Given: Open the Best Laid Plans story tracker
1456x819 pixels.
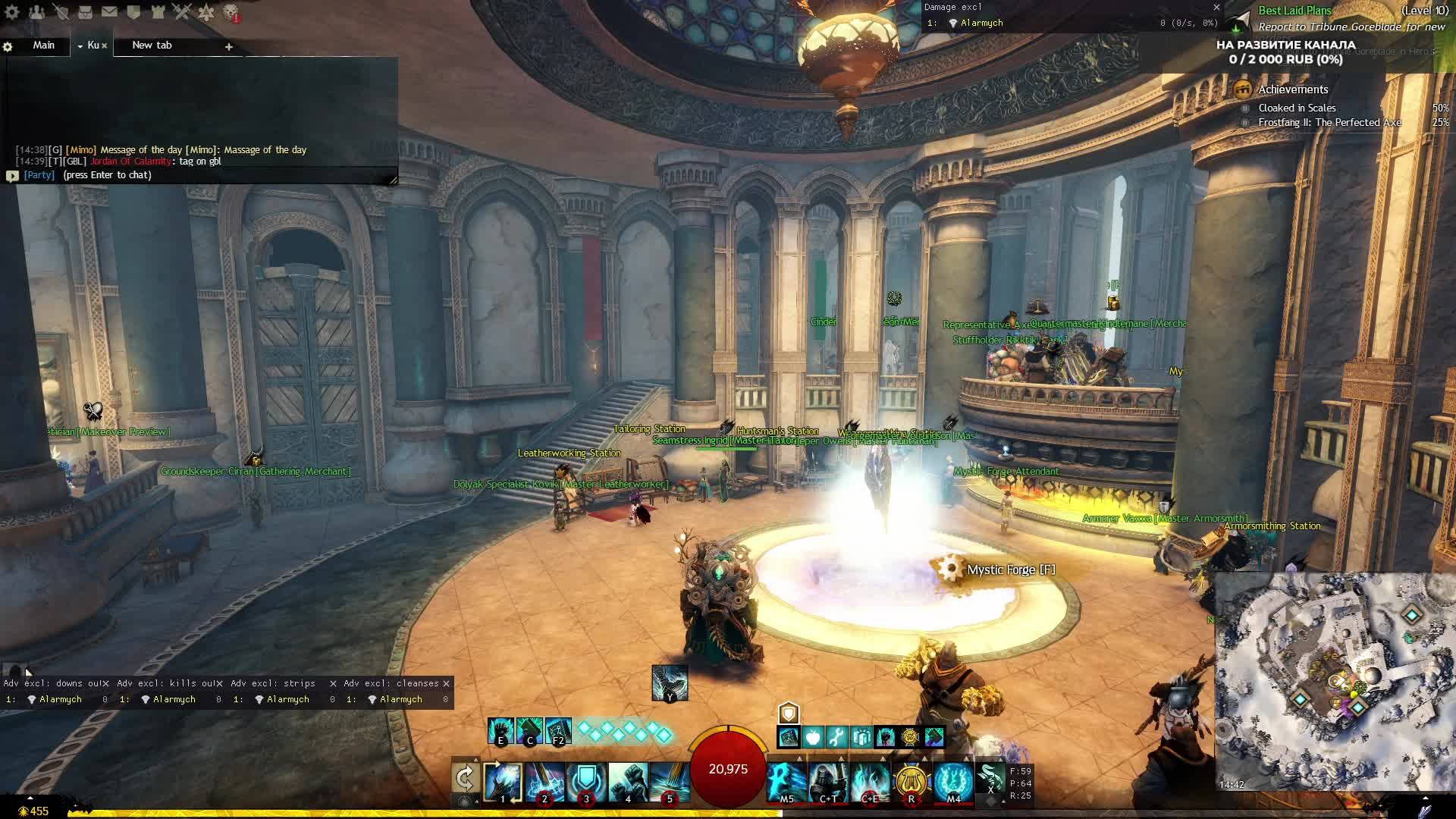Looking at the screenshot, I should point(1294,11).
